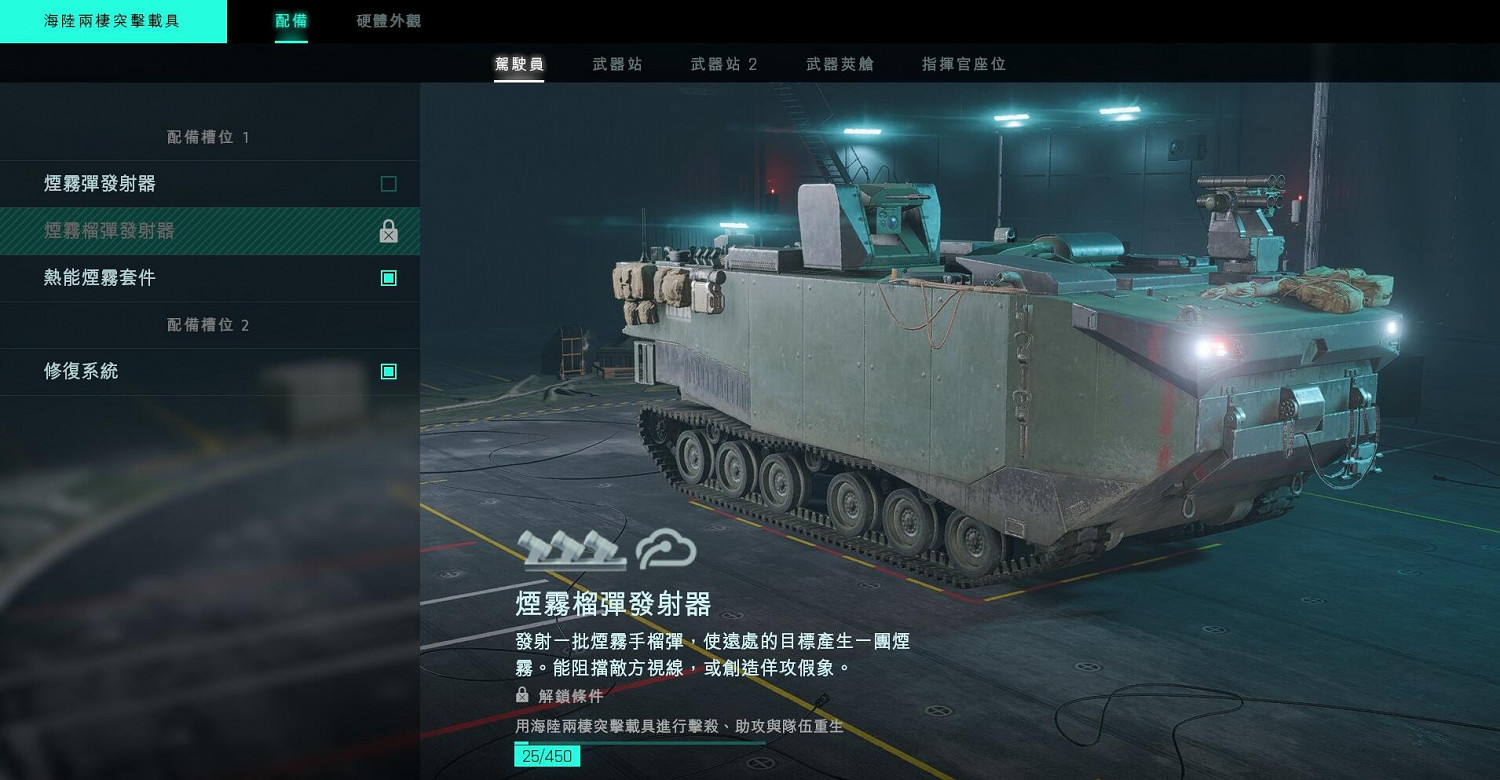The width and height of the screenshot is (1500, 780).
Task: Select the 武器站 2 seat tab
Action: coord(722,63)
